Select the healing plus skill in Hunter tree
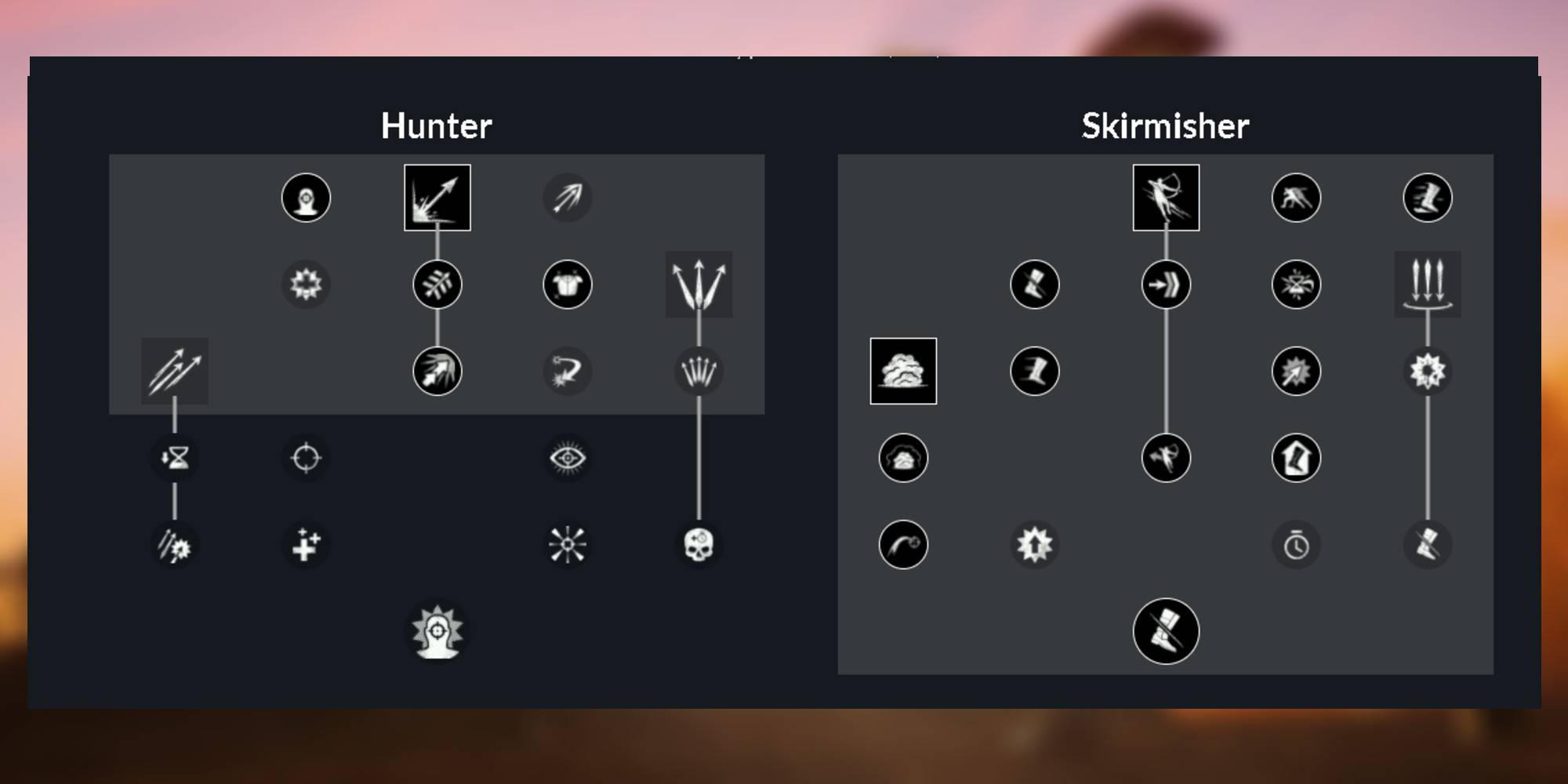The width and height of the screenshot is (1568, 784). [x=306, y=543]
